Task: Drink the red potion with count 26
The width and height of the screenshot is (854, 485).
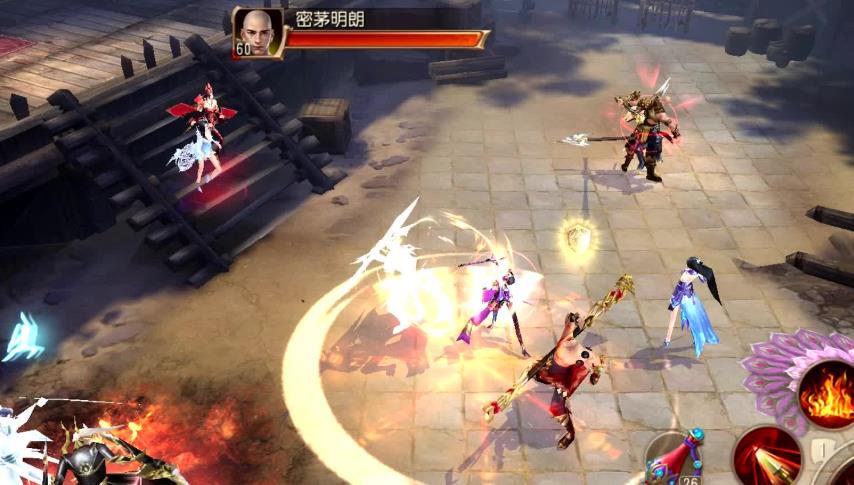Action: pos(677,460)
